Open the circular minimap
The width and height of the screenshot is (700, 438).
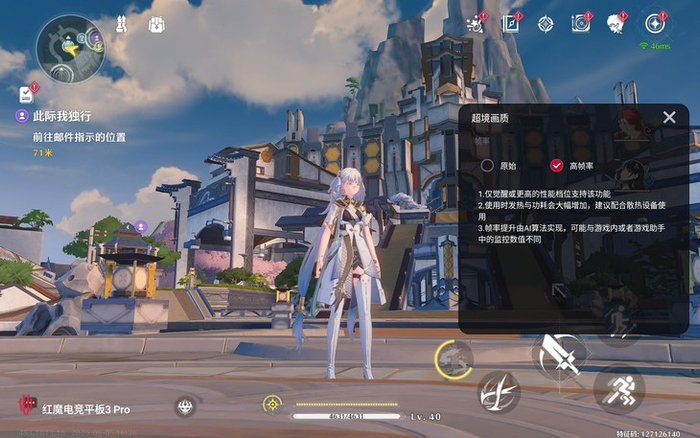[70, 48]
